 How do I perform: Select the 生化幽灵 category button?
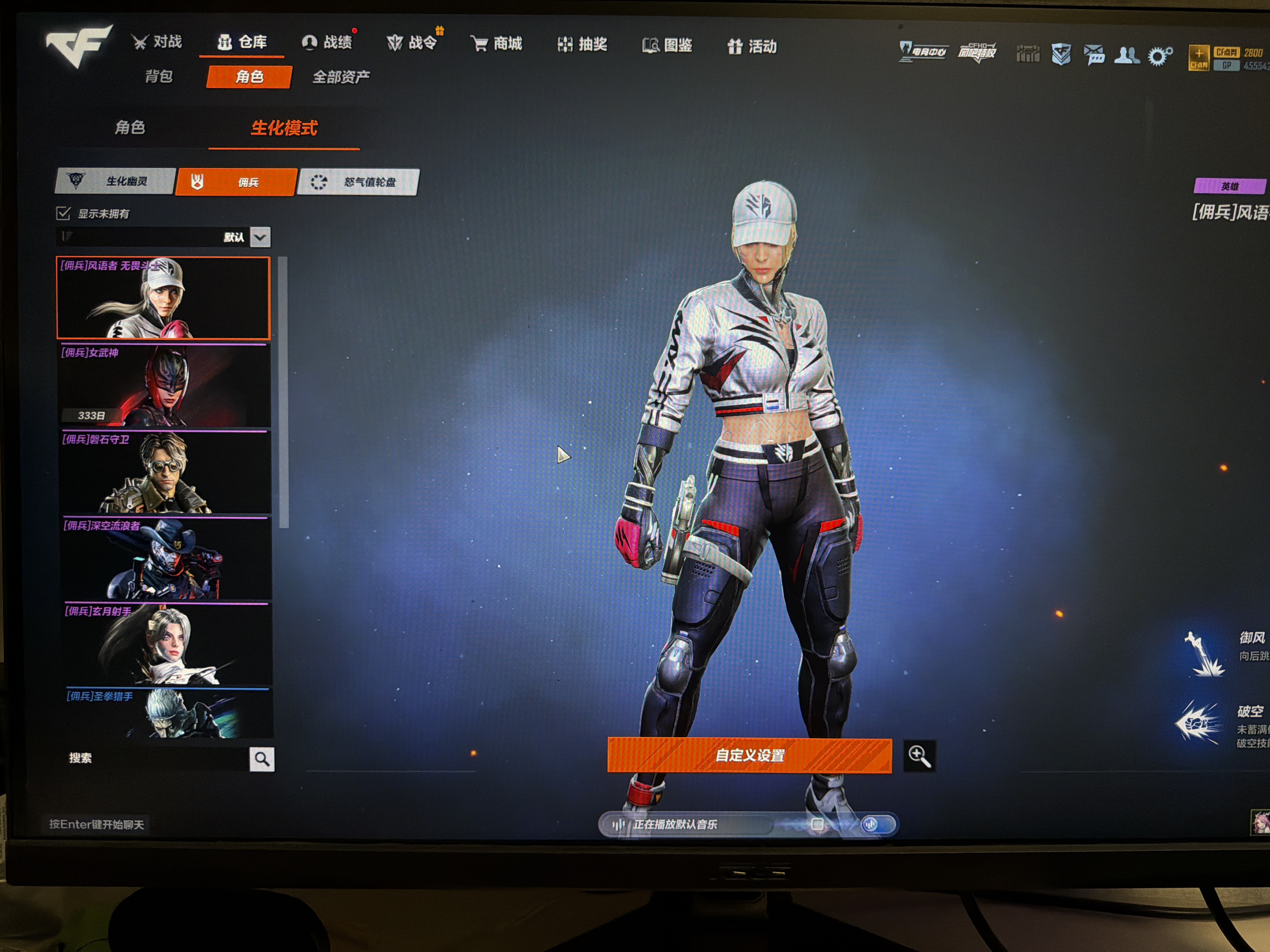tap(115, 181)
